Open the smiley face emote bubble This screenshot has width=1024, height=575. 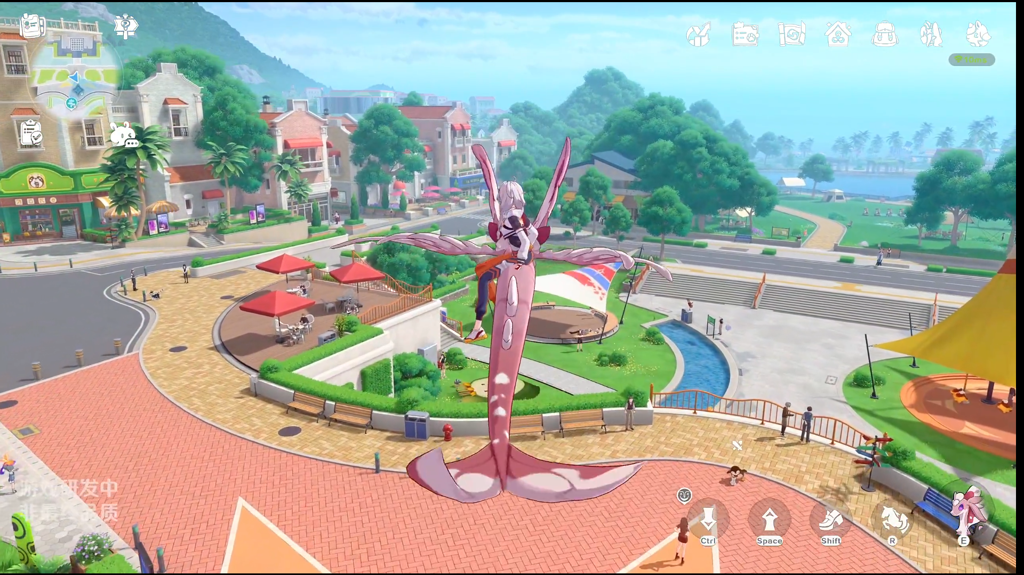[684, 495]
